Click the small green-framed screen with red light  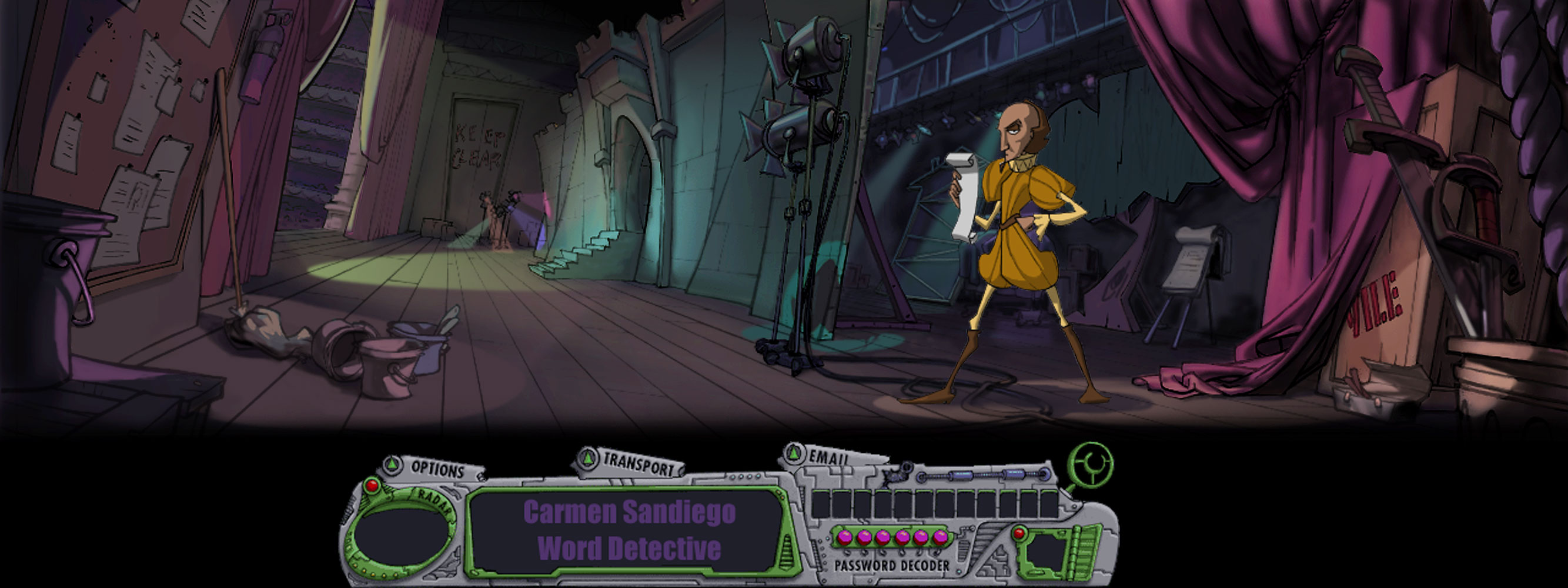(1051, 552)
